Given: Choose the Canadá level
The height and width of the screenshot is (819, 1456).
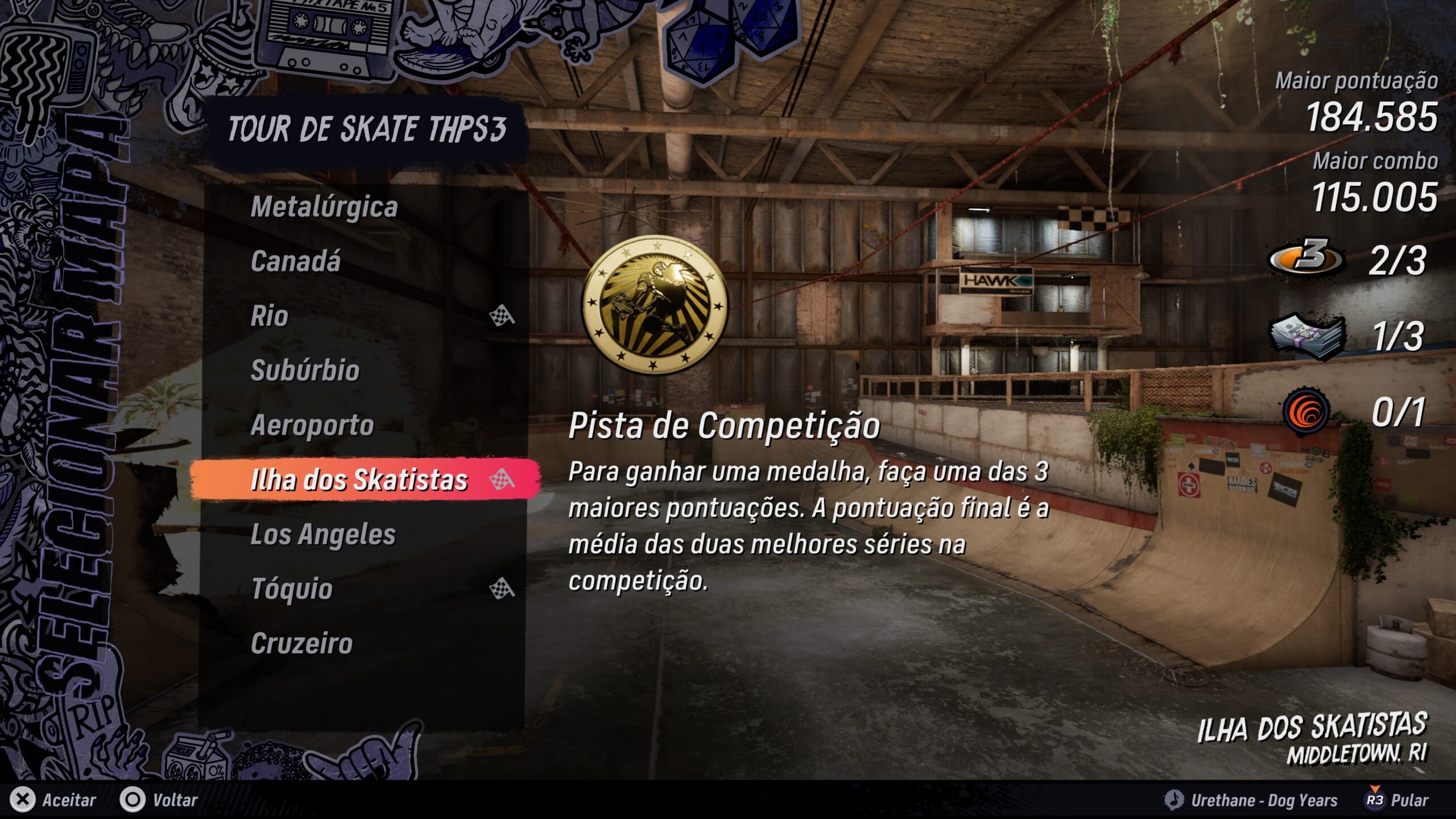Looking at the screenshot, I should (x=296, y=261).
